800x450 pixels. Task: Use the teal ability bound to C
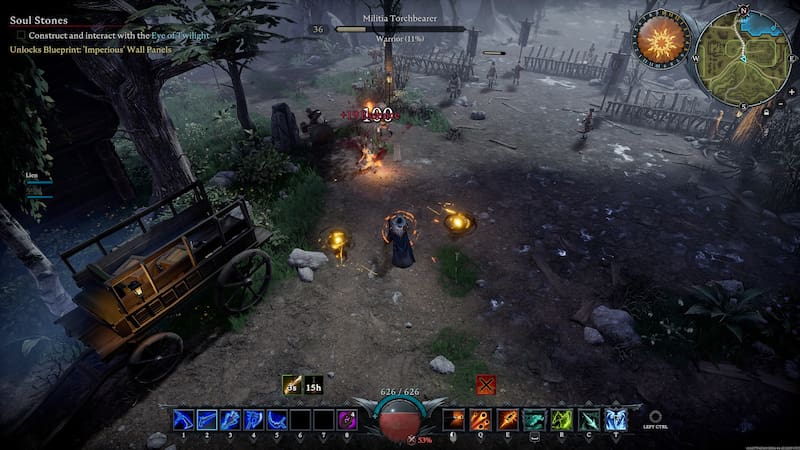pyautogui.click(x=589, y=420)
